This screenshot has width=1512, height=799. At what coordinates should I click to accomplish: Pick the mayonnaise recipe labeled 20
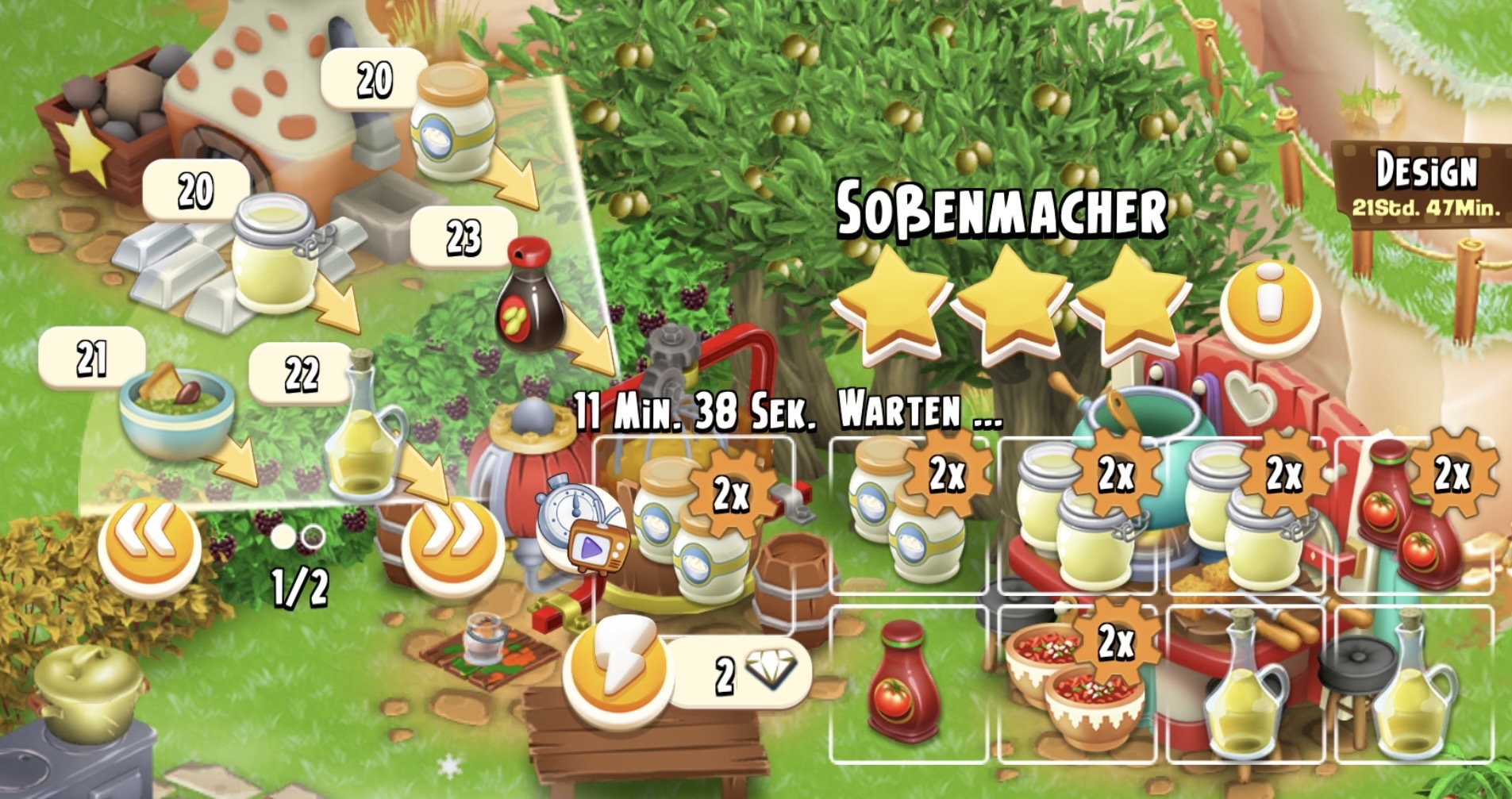click(452, 125)
